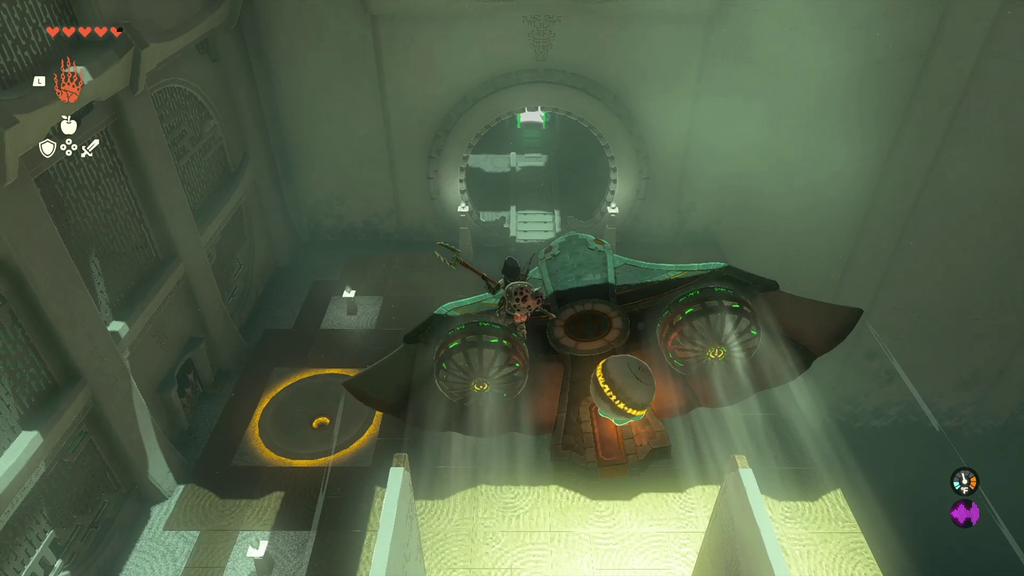Open the shield quick-select icon
This screenshot has width=1024, height=576.
coord(47,148)
